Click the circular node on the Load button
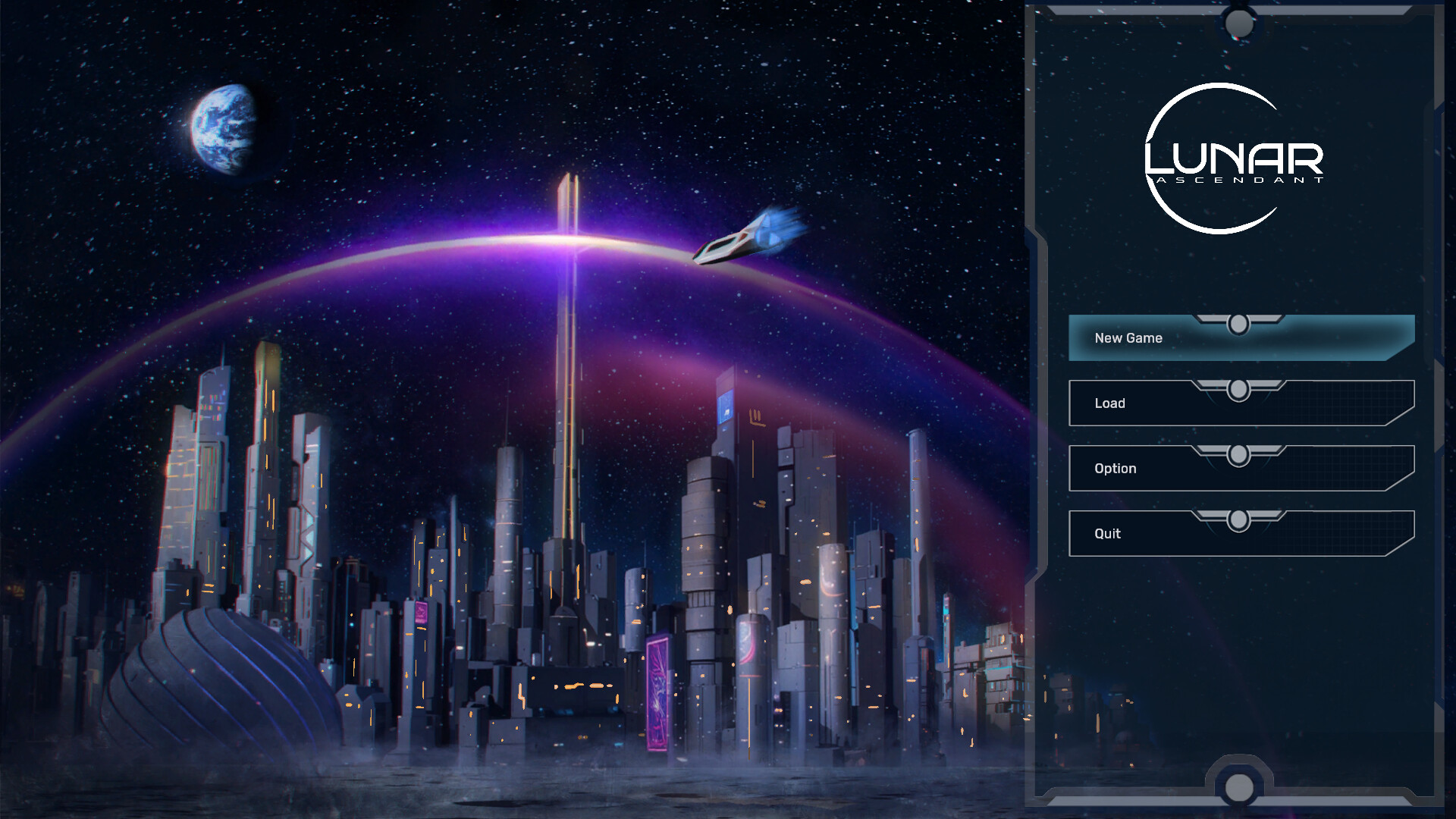Image resolution: width=1456 pixels, height=819 pixels. [x=1239, y=388]
